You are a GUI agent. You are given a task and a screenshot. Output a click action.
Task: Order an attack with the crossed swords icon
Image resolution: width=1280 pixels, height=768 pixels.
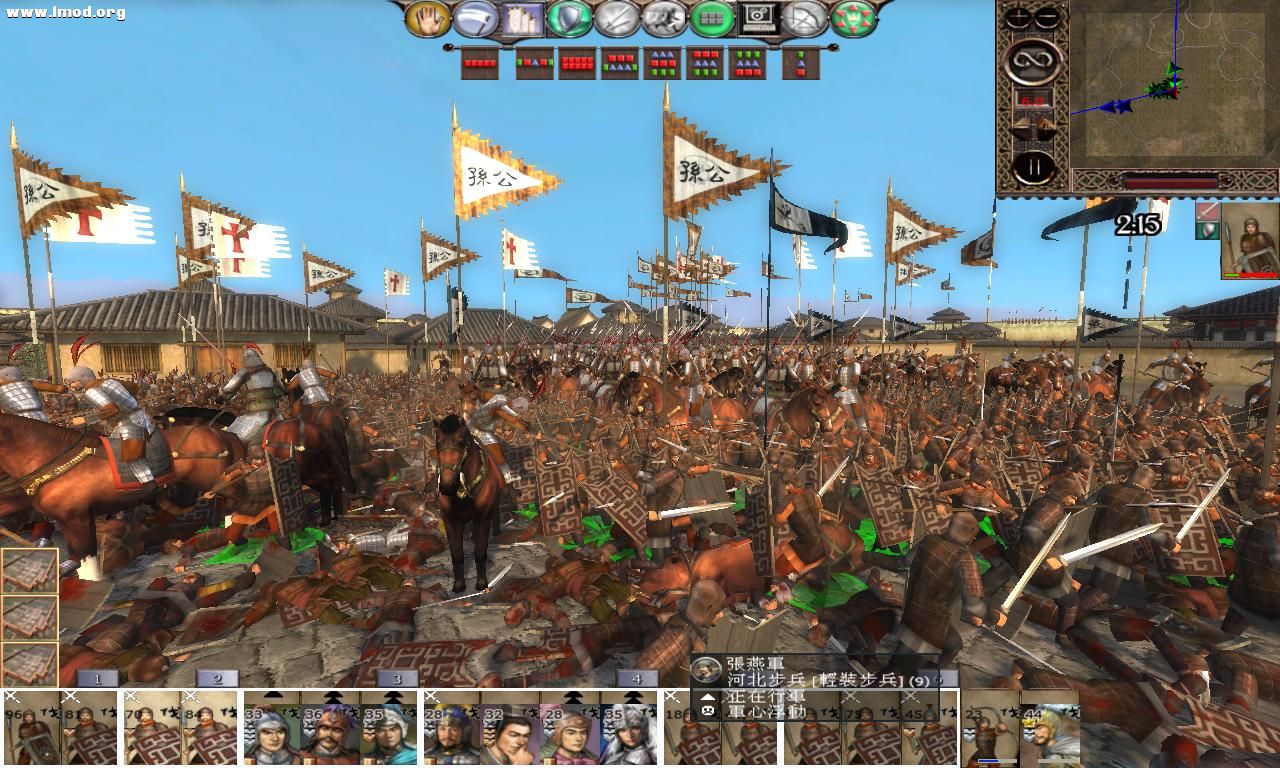[617, 20]
